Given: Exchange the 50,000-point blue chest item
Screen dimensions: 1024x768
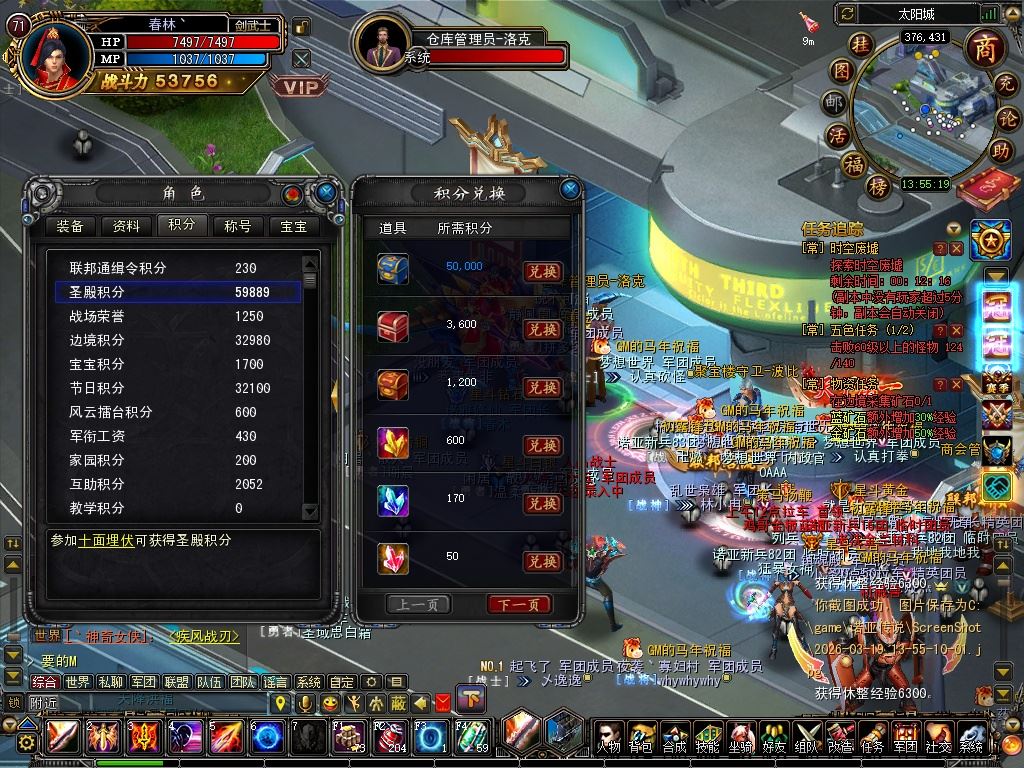Looking at the screenshot, I should tap(542, 271).
